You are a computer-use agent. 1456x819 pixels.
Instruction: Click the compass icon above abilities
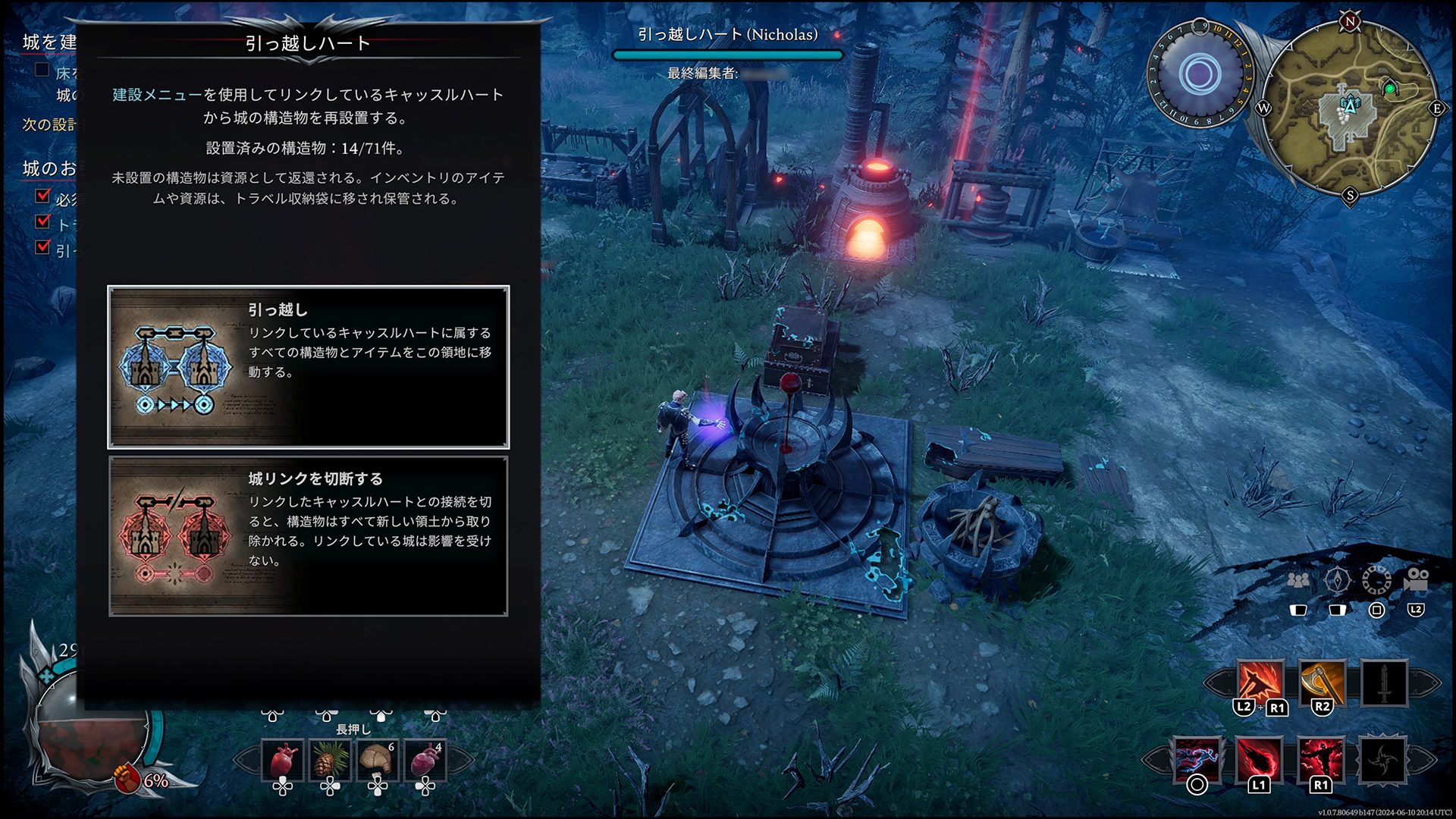tap(1337, 581)
